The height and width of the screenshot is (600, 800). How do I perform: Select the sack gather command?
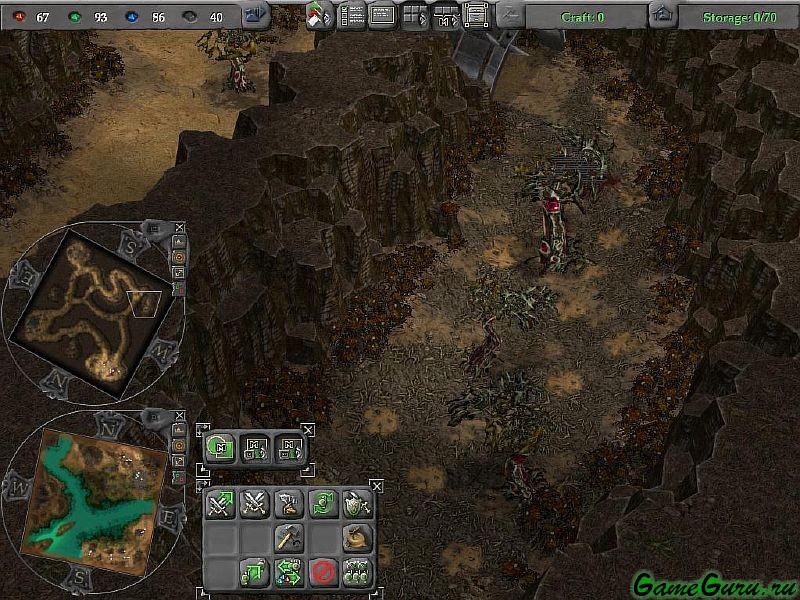[356, 538]
